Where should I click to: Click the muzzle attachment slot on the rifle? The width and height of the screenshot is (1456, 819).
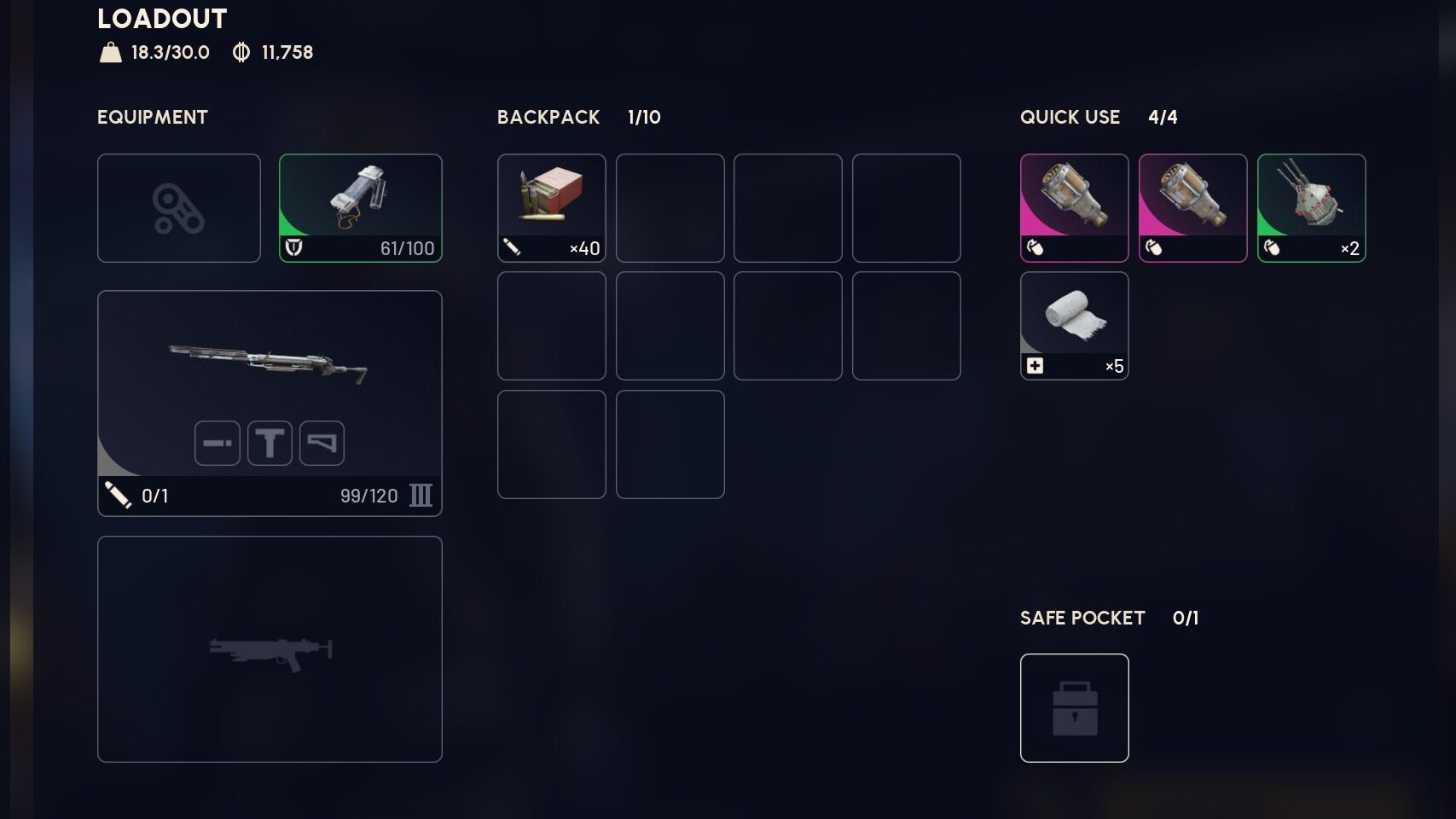pyautogui.click(x=217, y=444)
